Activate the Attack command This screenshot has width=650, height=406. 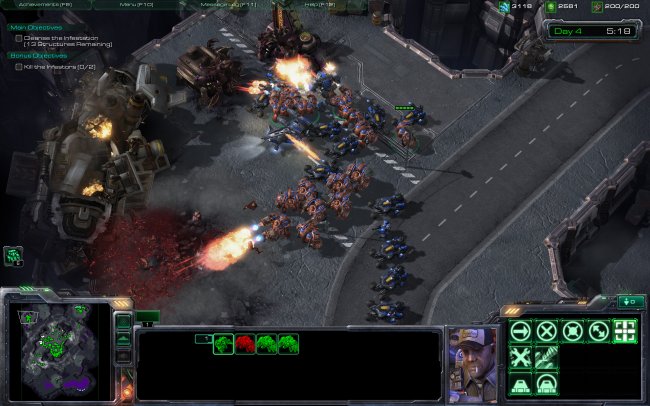pyautogui.click(x=625, y=332)
